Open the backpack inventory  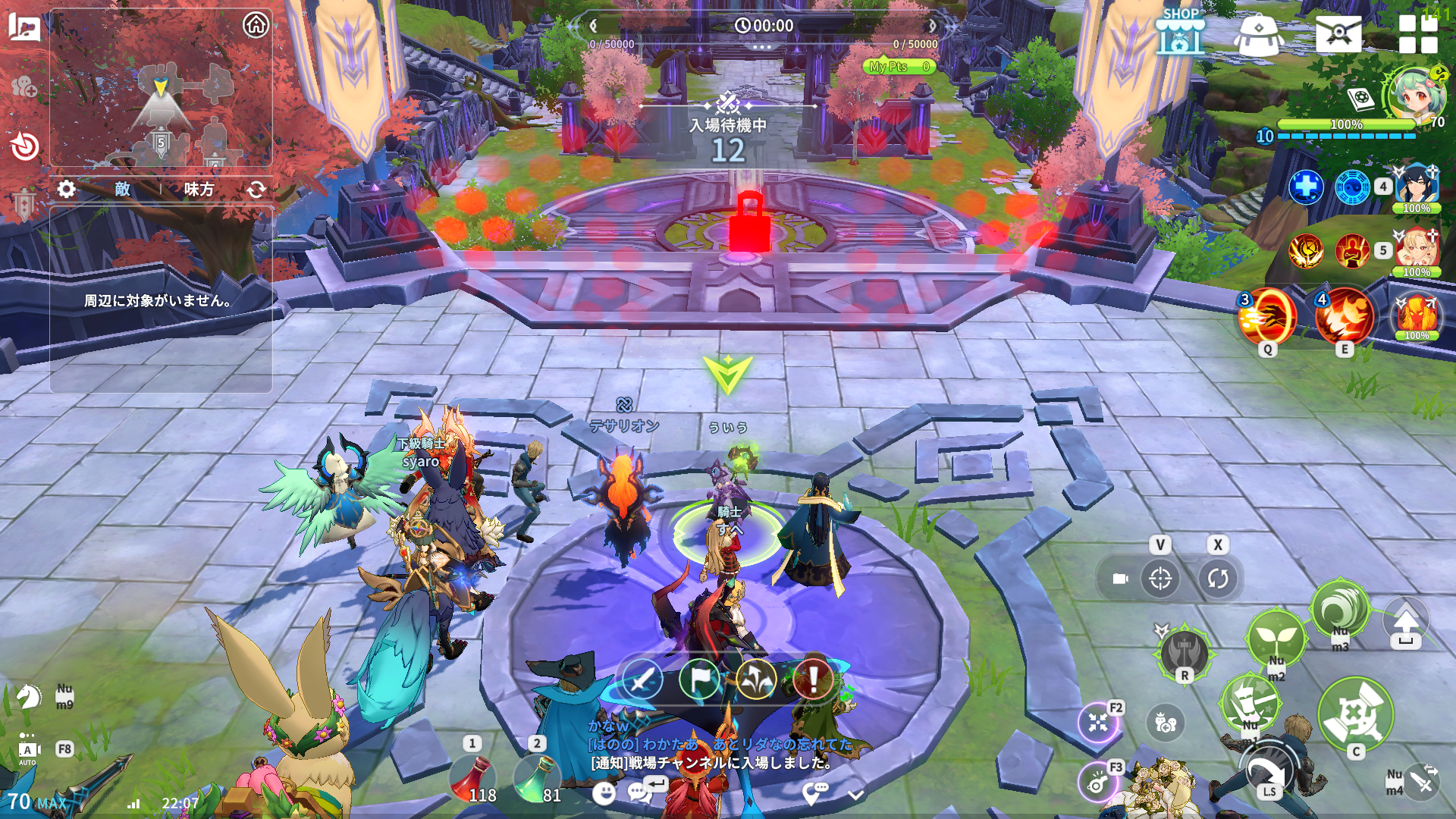click(x=1258, y=34)
